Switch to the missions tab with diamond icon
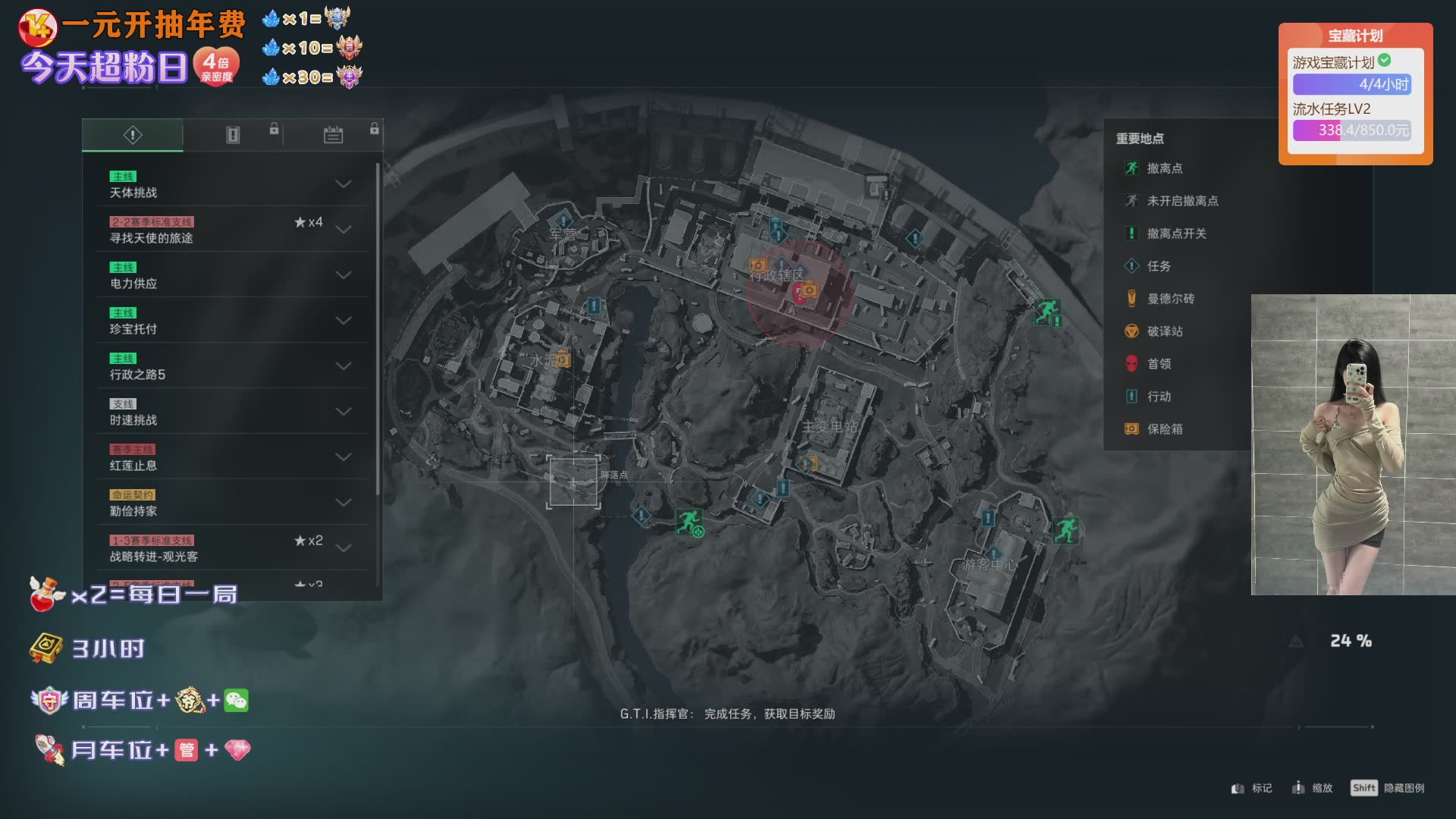1456x819 pixels. pyautogui.click(x=133, y=135)
